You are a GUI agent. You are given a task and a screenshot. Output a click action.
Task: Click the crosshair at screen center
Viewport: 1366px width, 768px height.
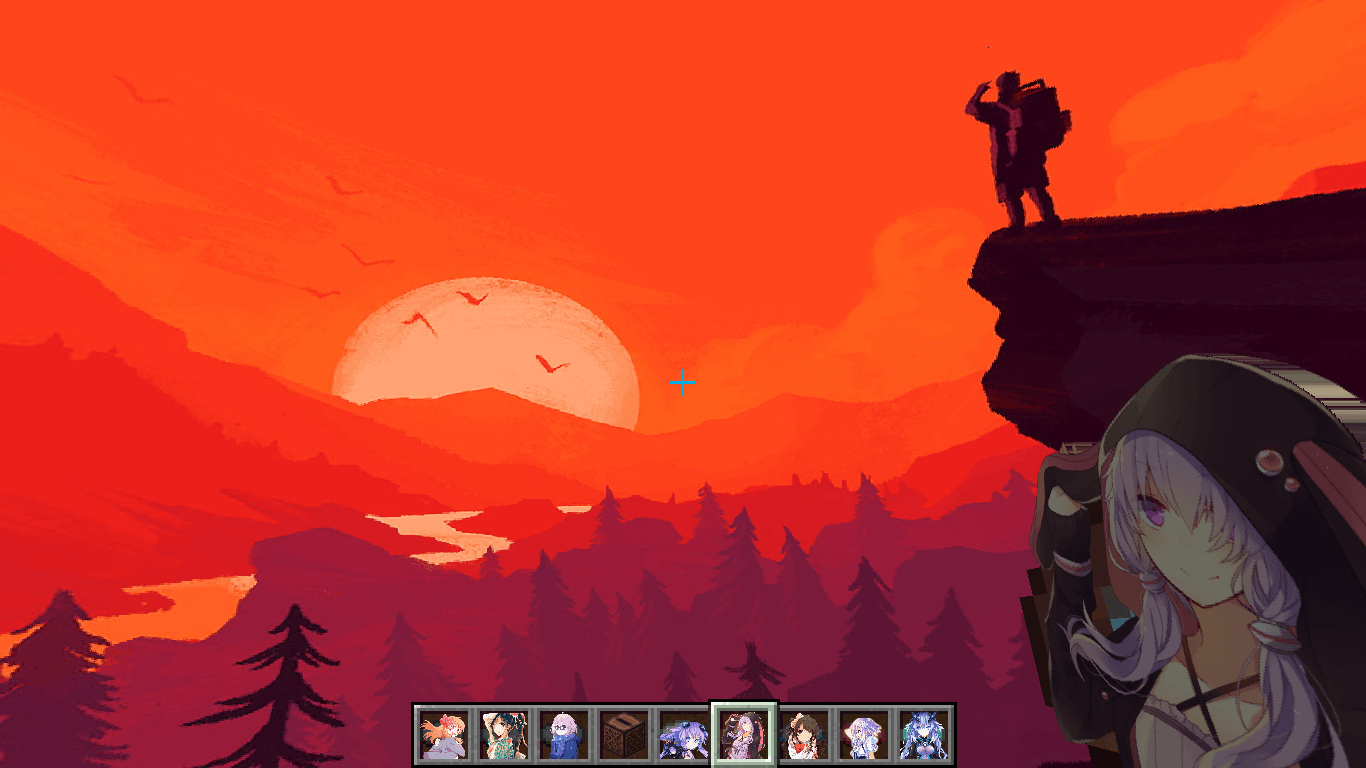[x=683, y=382]
